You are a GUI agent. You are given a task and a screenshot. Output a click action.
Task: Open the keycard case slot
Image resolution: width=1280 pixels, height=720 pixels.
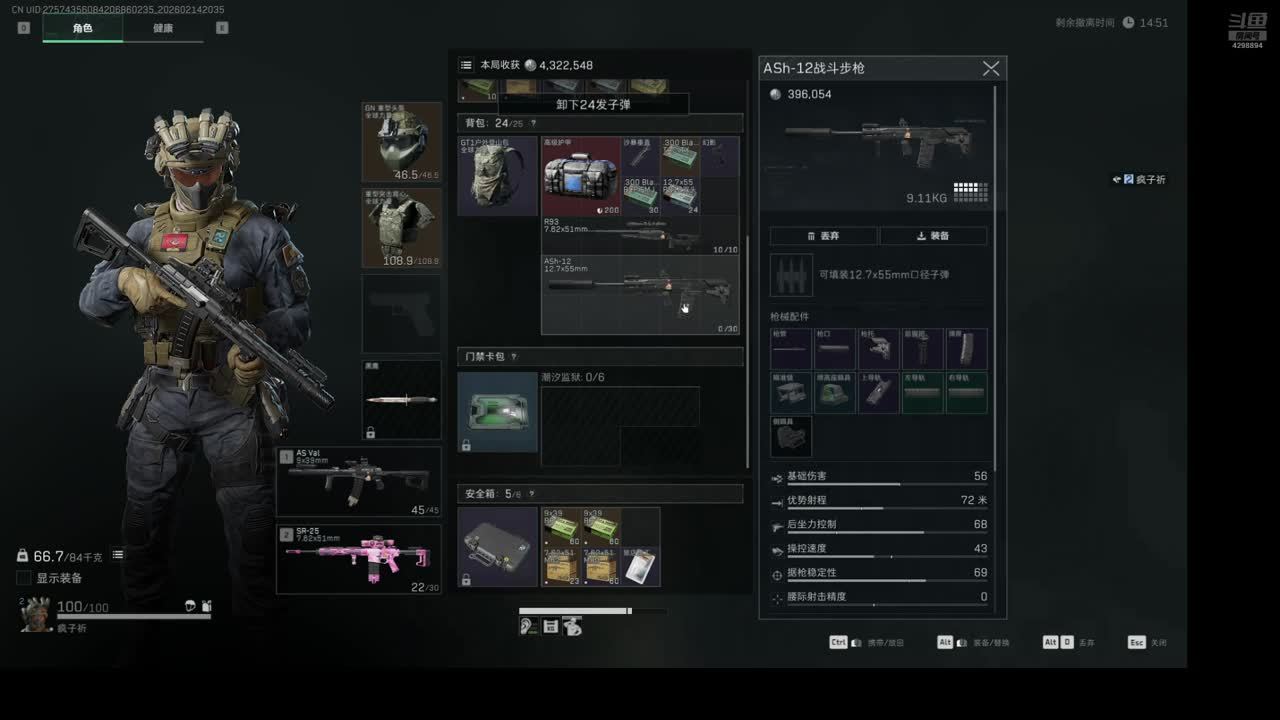[497, 412]
